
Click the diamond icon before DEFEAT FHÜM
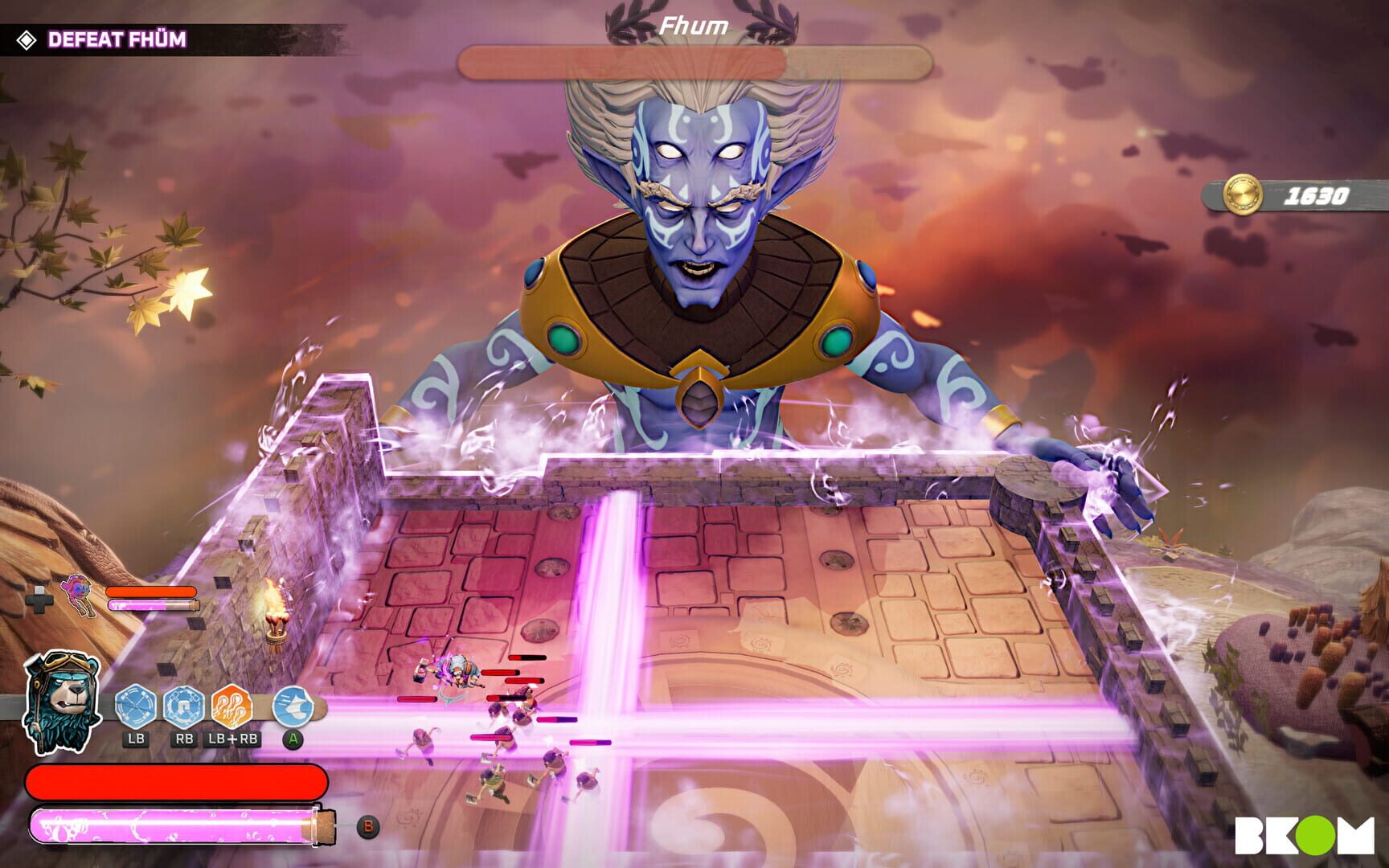[x=28, y=38]
